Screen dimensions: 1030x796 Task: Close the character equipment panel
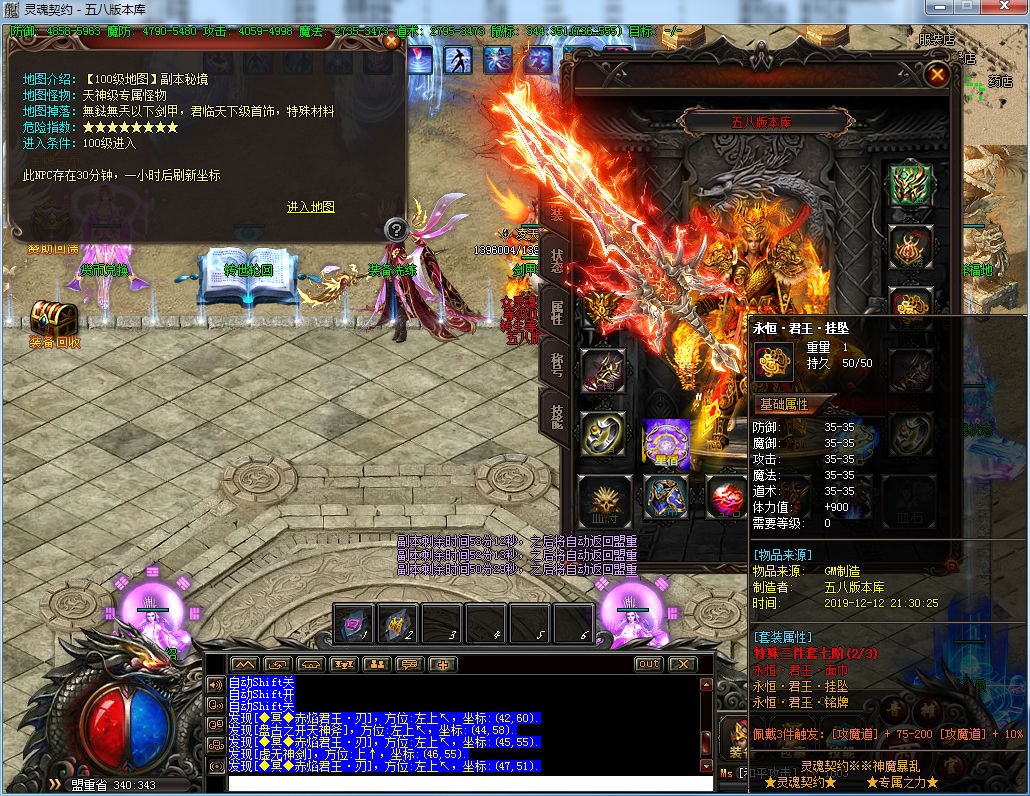[x=936, y=74]
